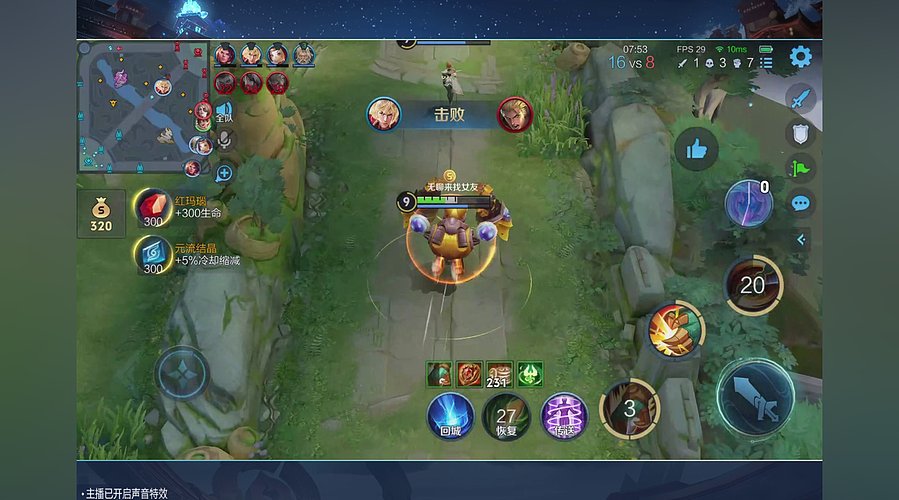
Task: Send the green flag gather signal
Action: point(800,167)
